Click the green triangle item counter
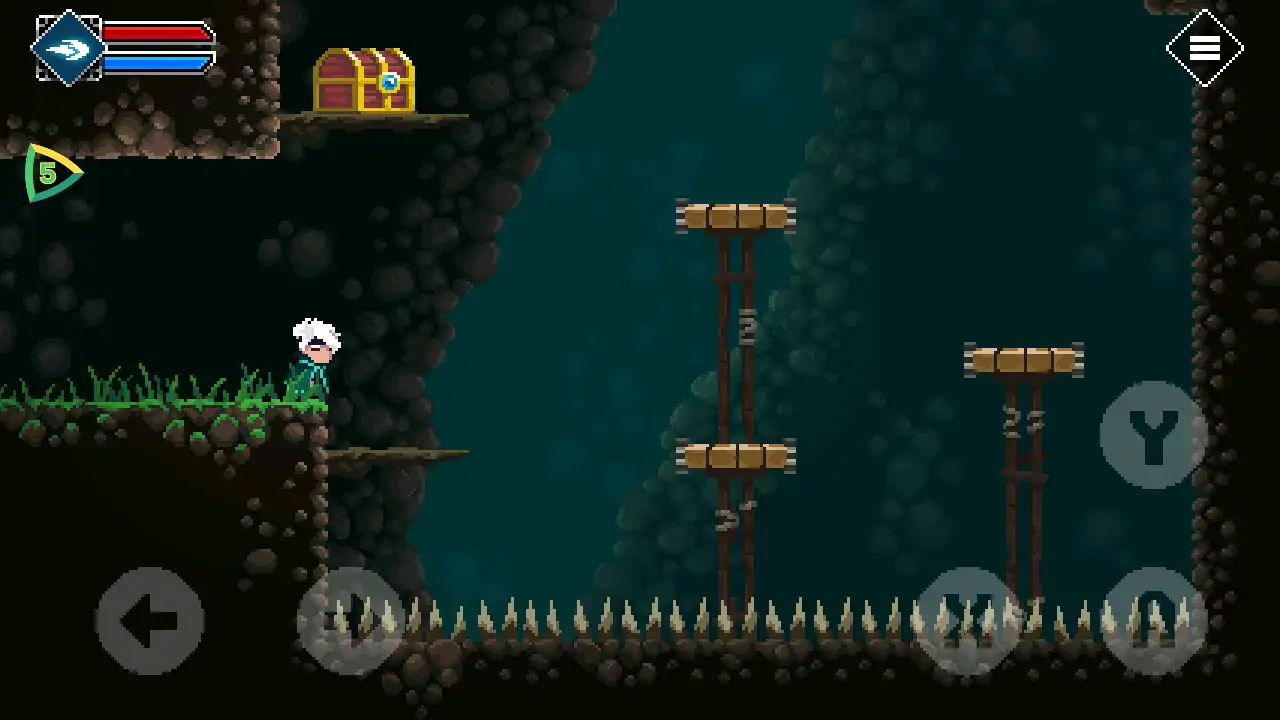1280x720 pixels. tap(50, 173)
